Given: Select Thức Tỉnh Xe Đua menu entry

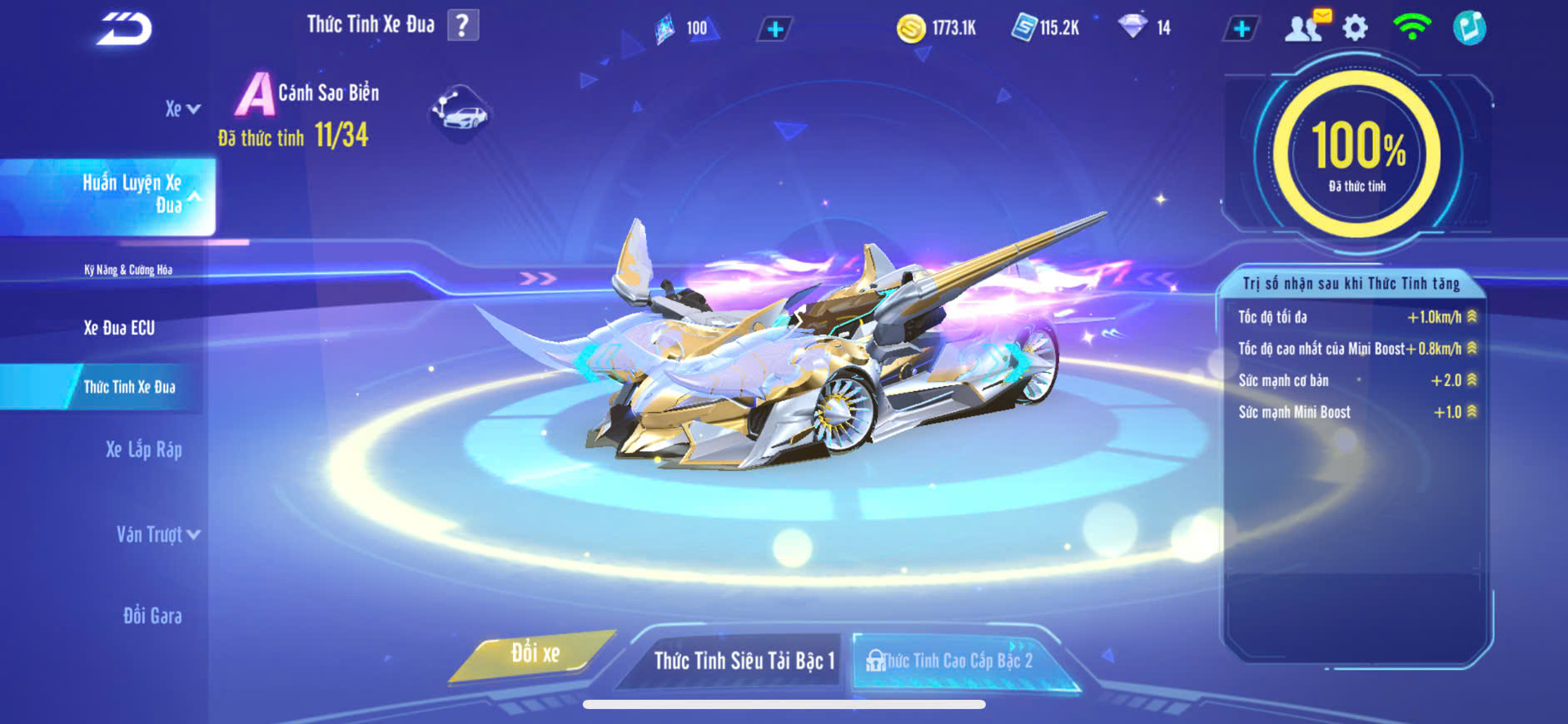Looking at the screenshot, I should (129, 387).
